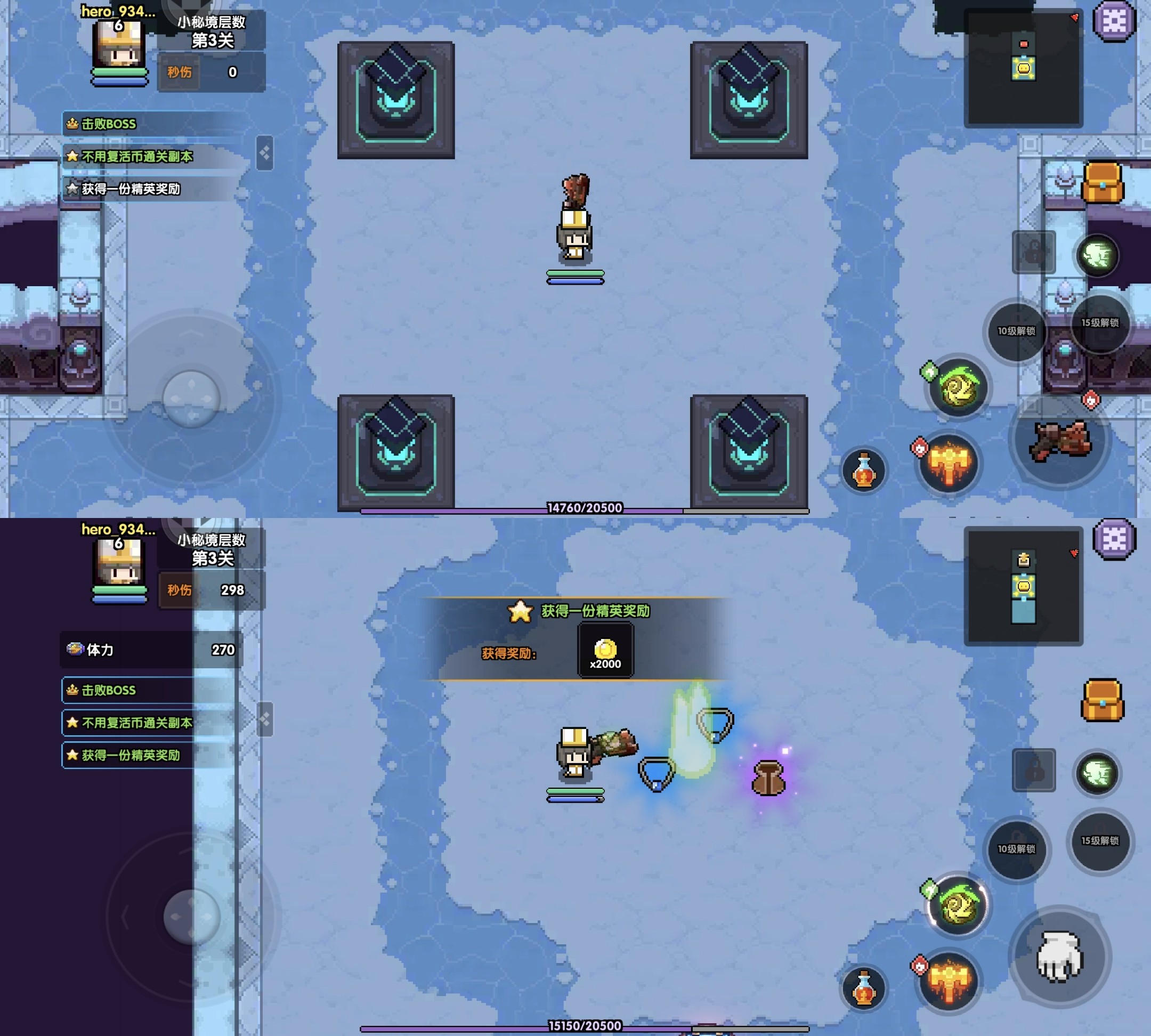Tap the 体力 270 stamina row
Viewport: 1151px width, 1036px height.
point(151,650)
